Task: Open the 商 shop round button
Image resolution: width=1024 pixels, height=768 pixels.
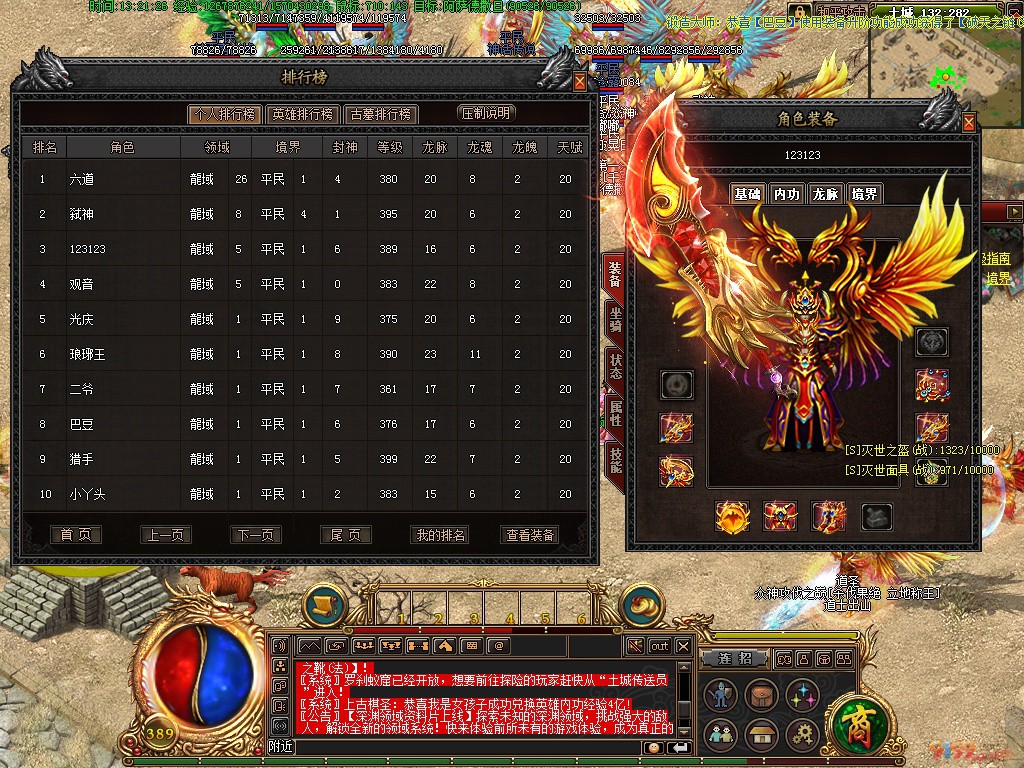Action: [857, 721]
